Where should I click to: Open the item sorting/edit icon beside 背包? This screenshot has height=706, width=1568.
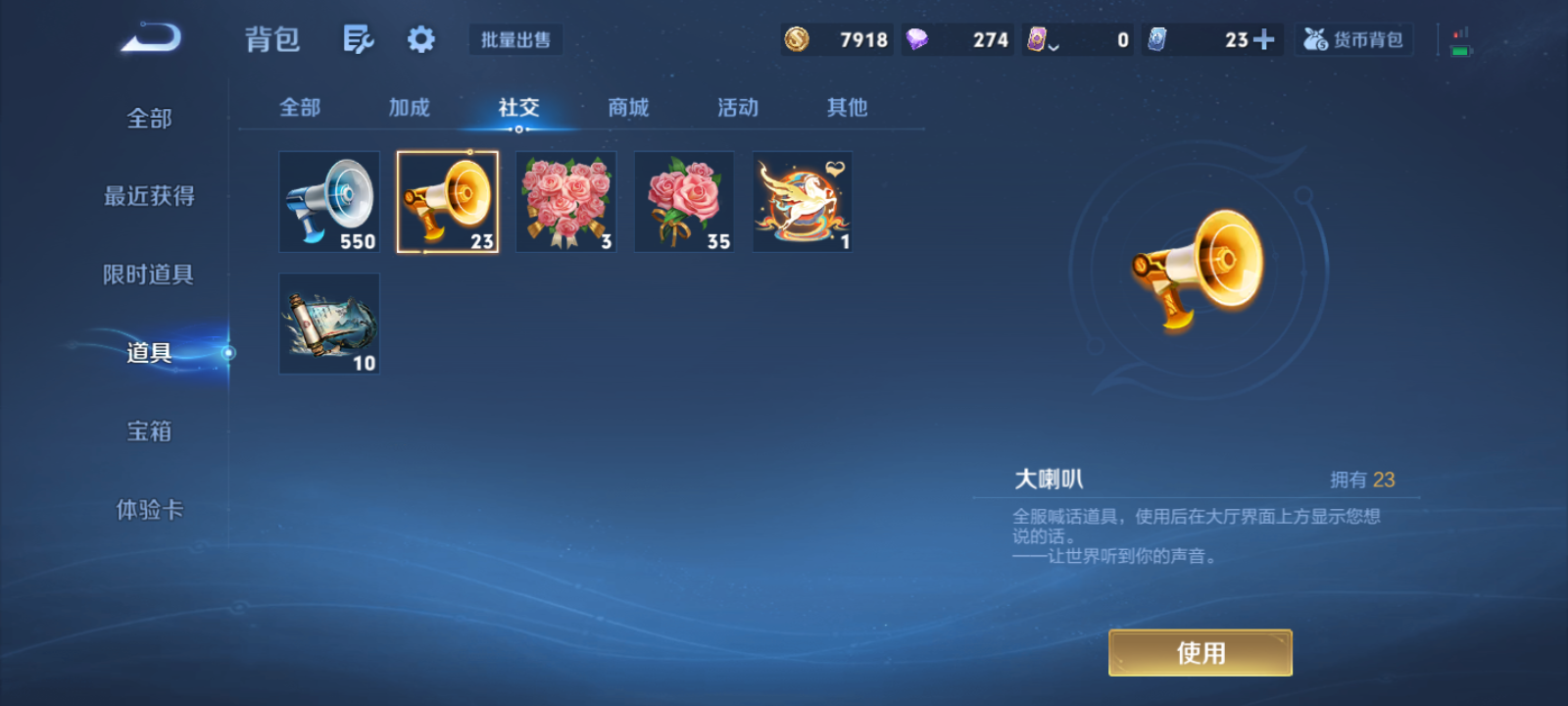tap(358, 37)
